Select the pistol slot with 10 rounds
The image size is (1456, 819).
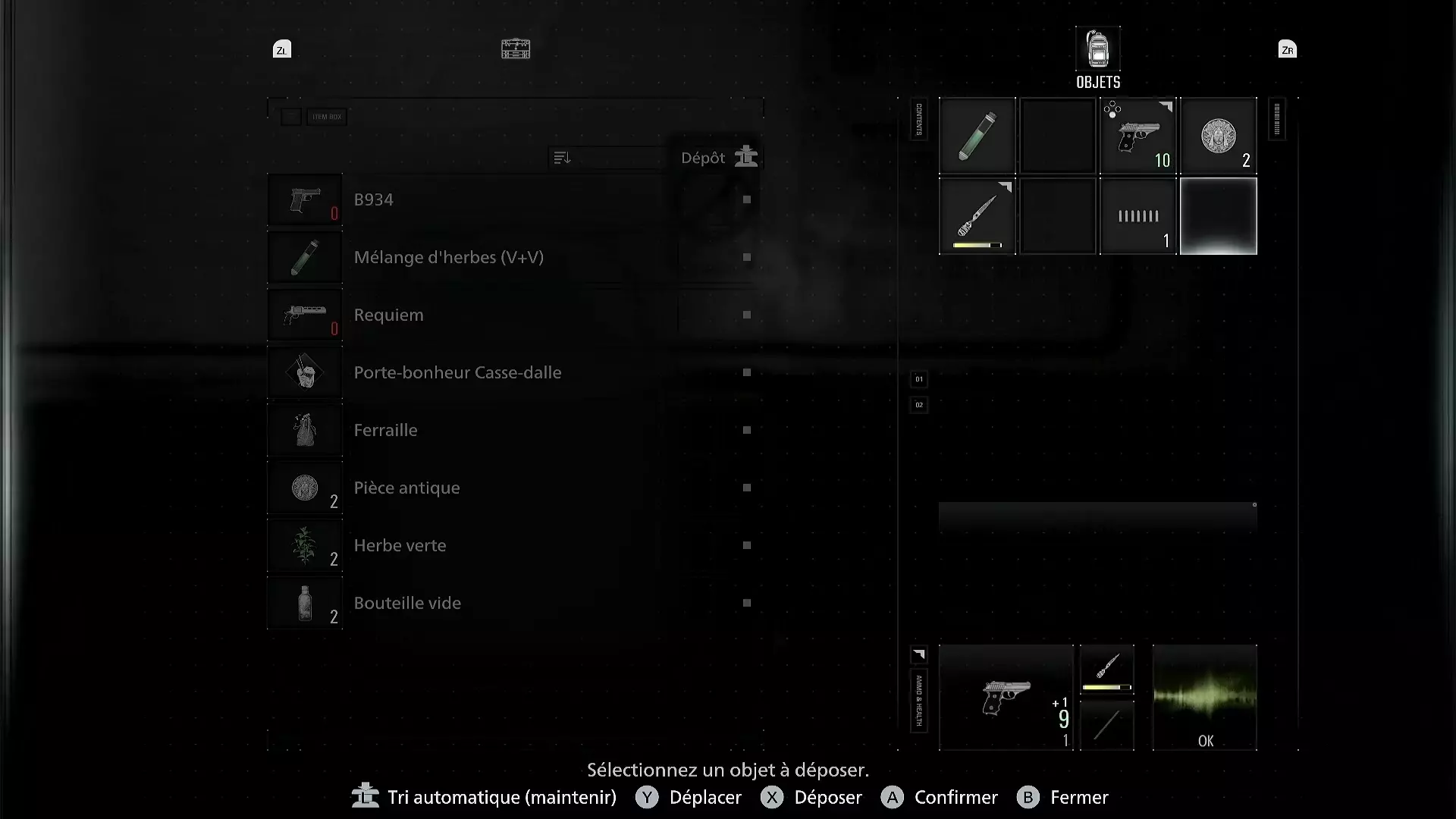[x=1138, y=136]
